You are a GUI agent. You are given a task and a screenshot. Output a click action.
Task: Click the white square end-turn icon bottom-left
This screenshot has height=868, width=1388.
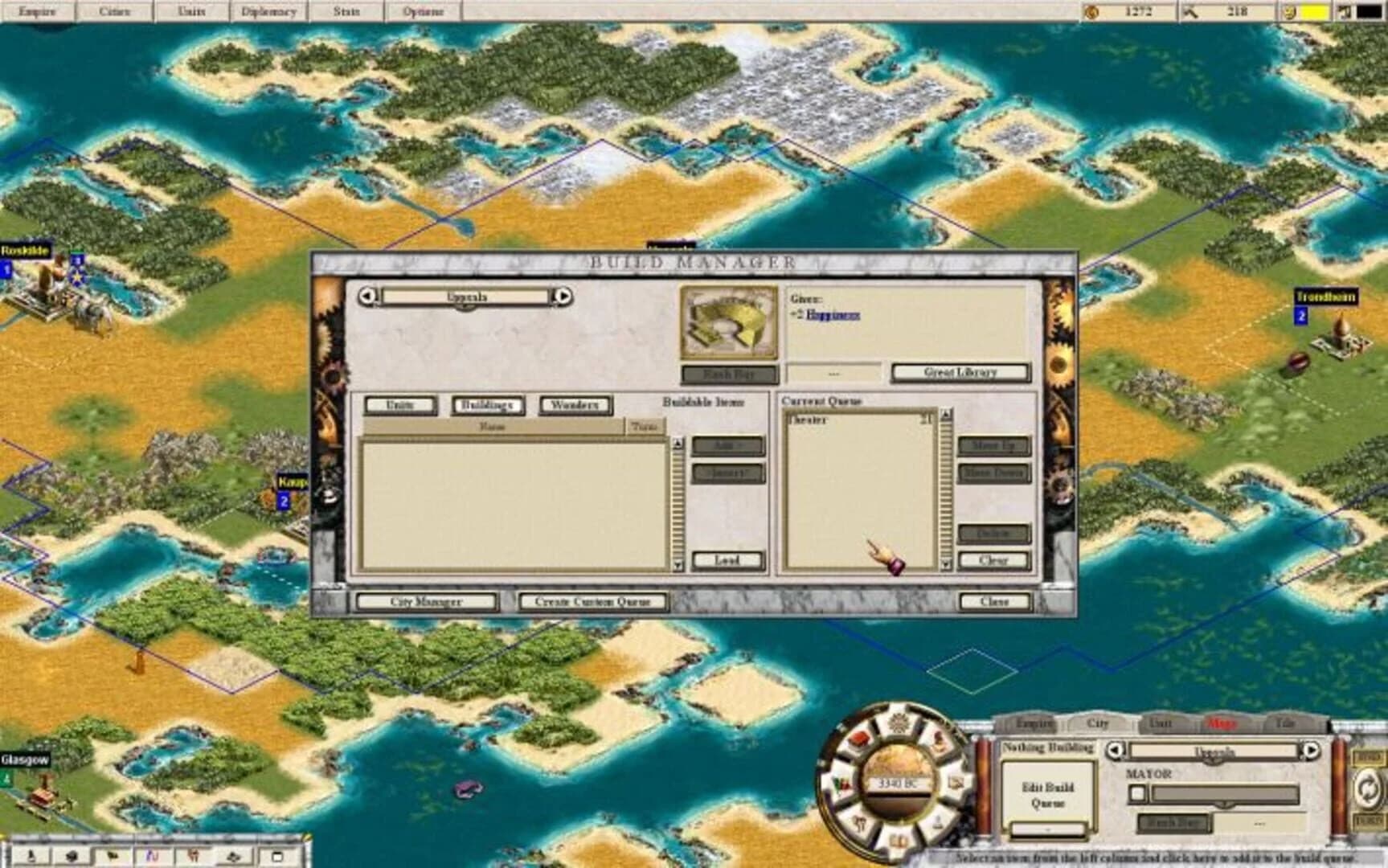[277, 857]
